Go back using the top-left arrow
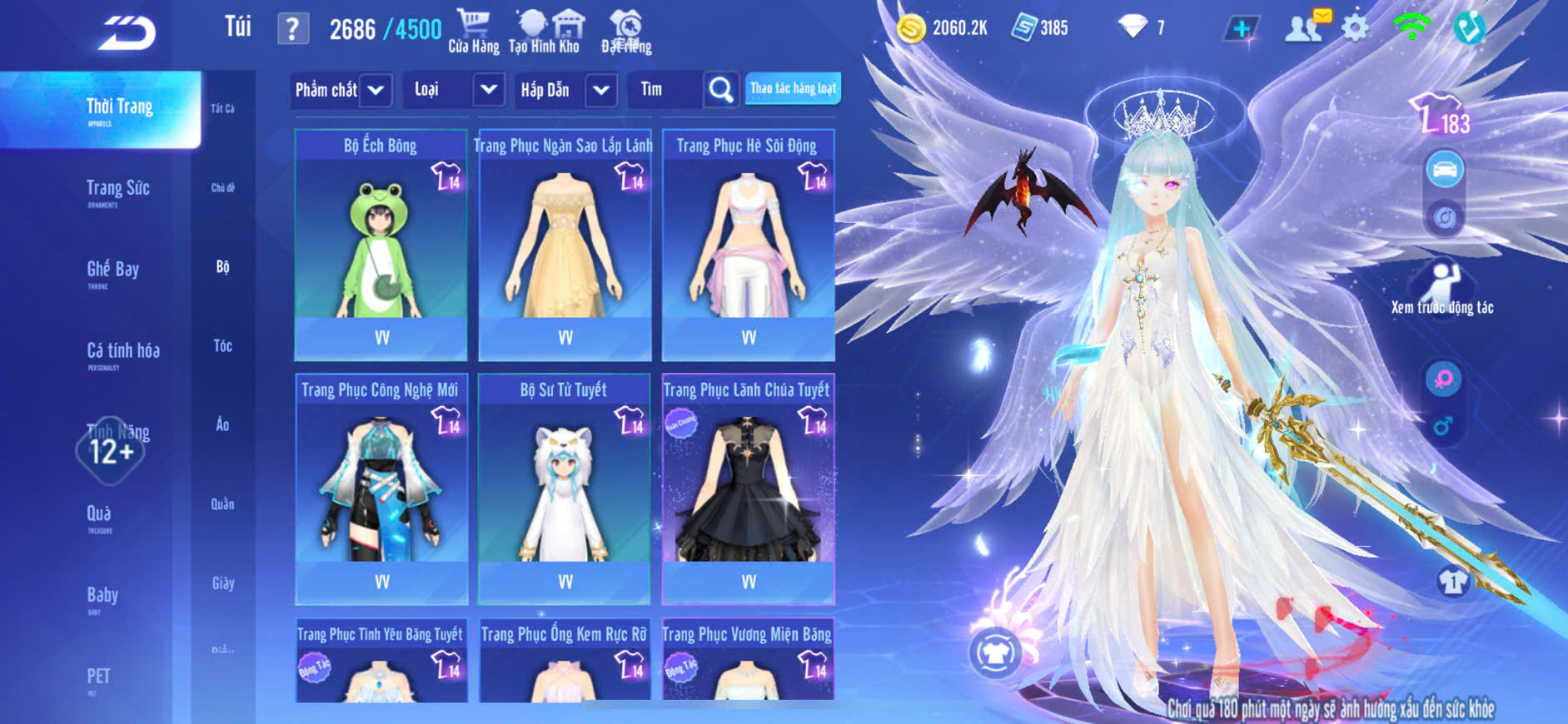 coord(127,33)
